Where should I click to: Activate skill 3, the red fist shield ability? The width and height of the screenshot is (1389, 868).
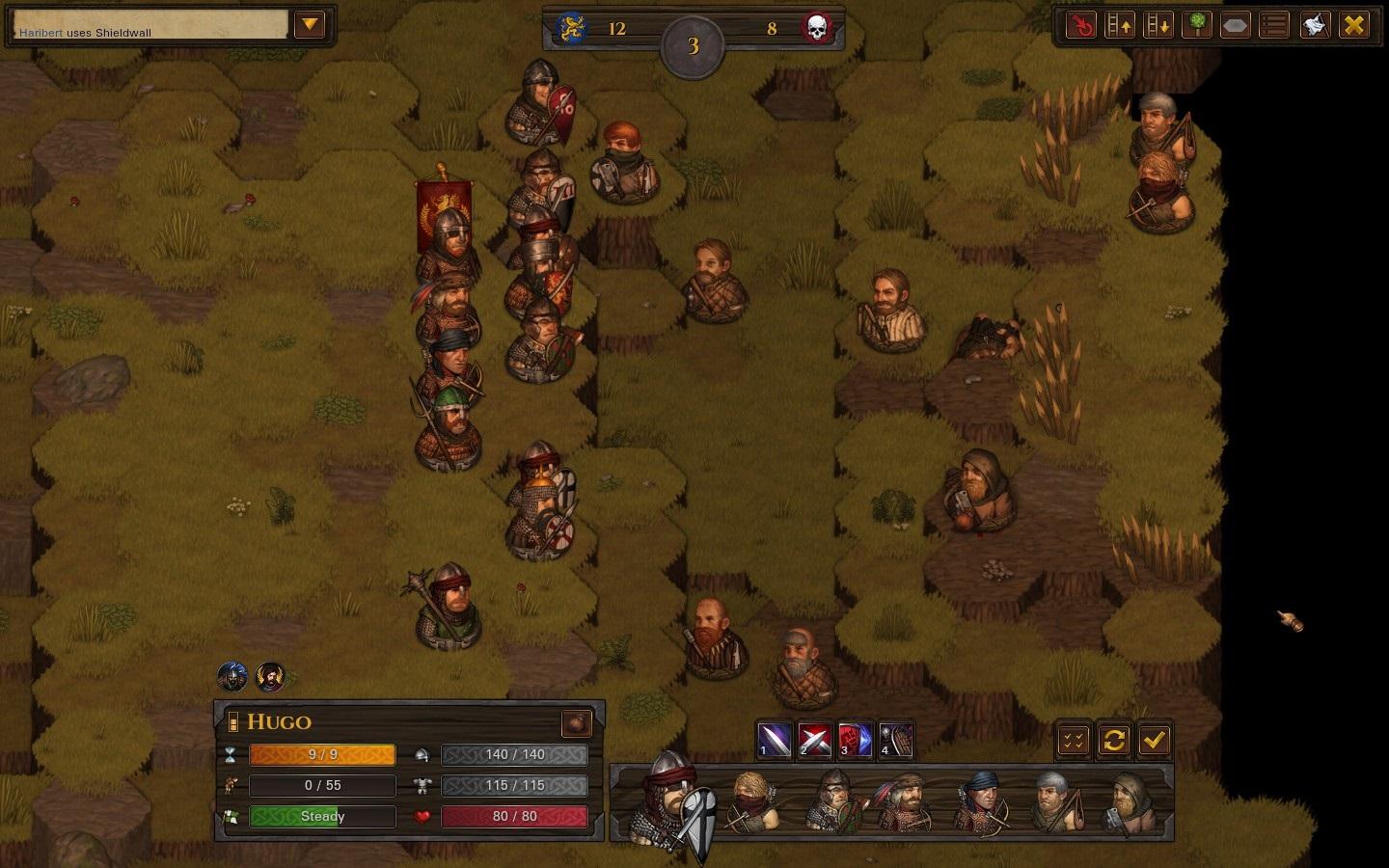pyautogui.click(x=855, y=740)
